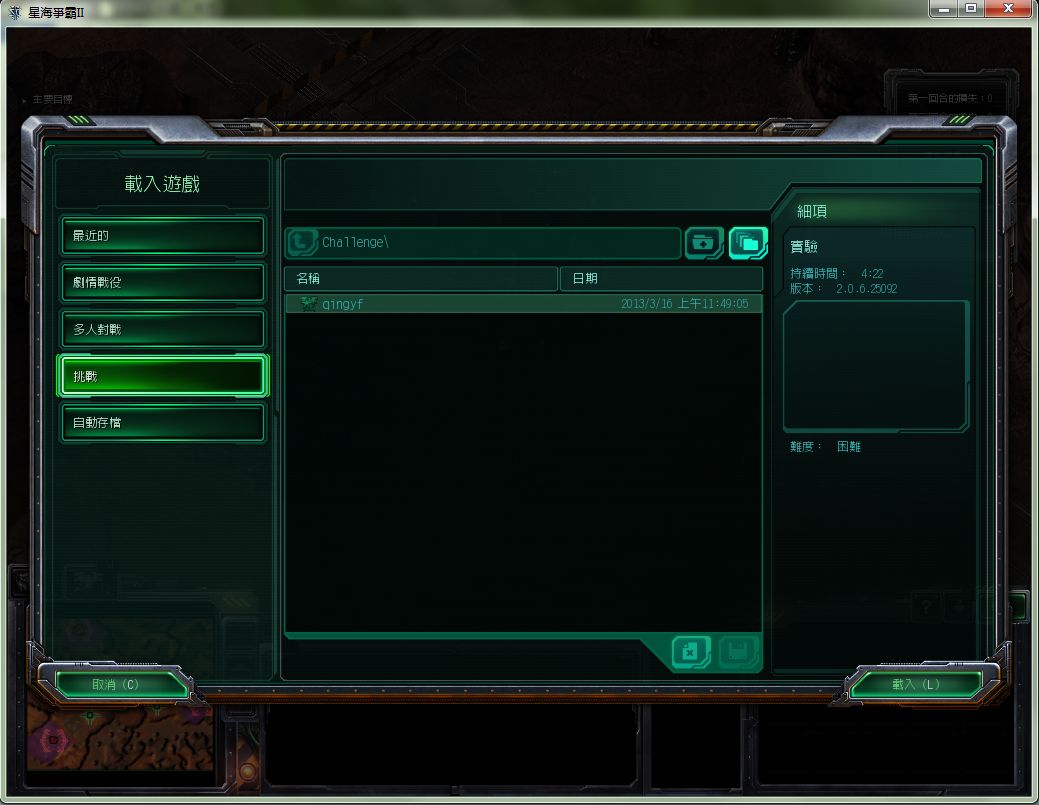Create a new folder with the folder-plus icon
The width and height of the screenshot is (1039, 805).
tap(704, 242)
